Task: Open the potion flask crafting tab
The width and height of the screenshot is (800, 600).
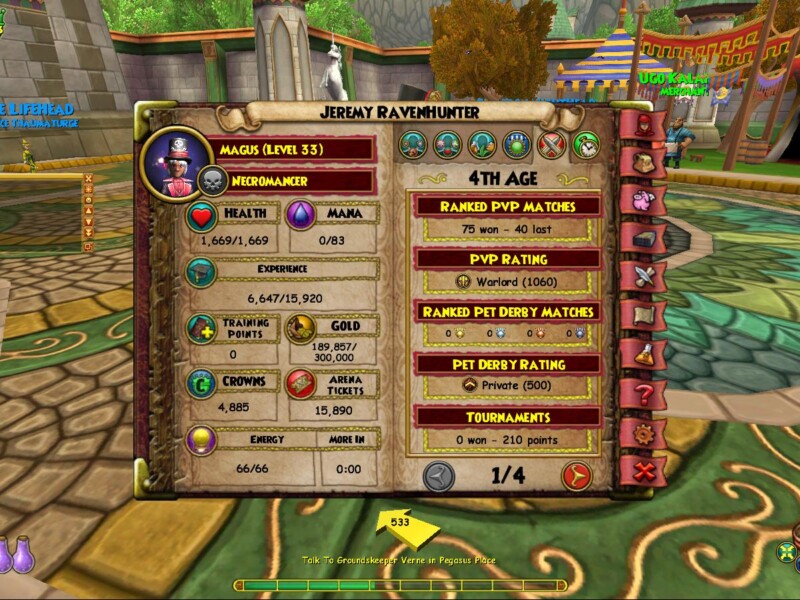Action: (x=640, y=353)
